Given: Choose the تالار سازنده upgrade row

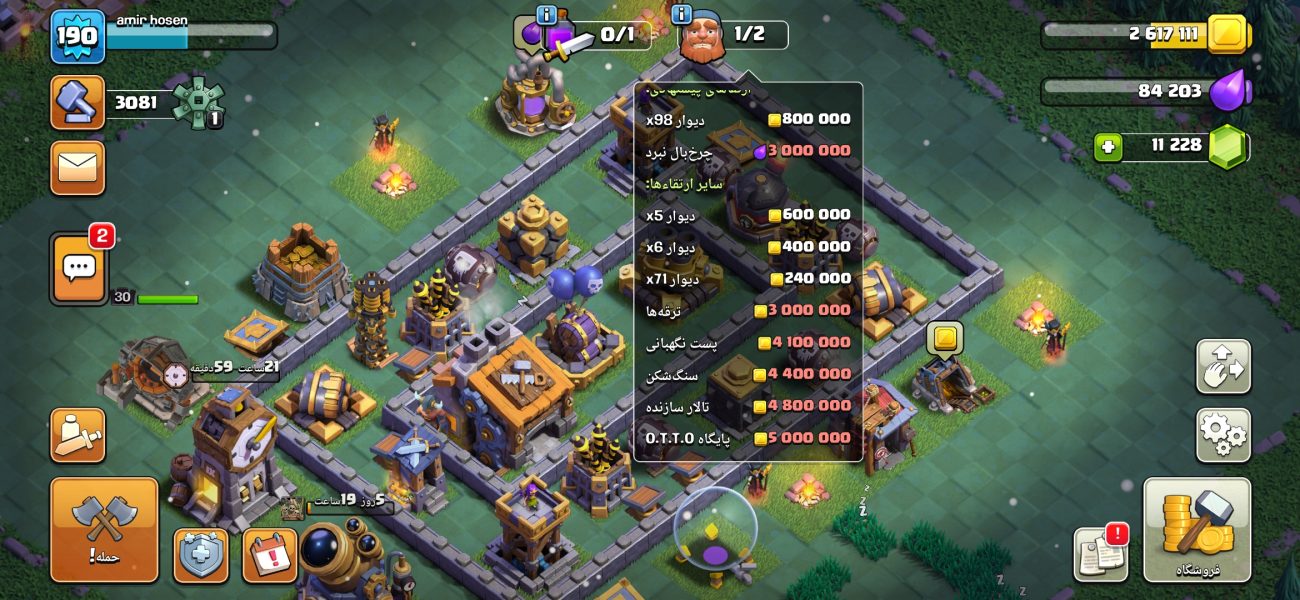Looking at the screenshot, I should click(748, 406).
